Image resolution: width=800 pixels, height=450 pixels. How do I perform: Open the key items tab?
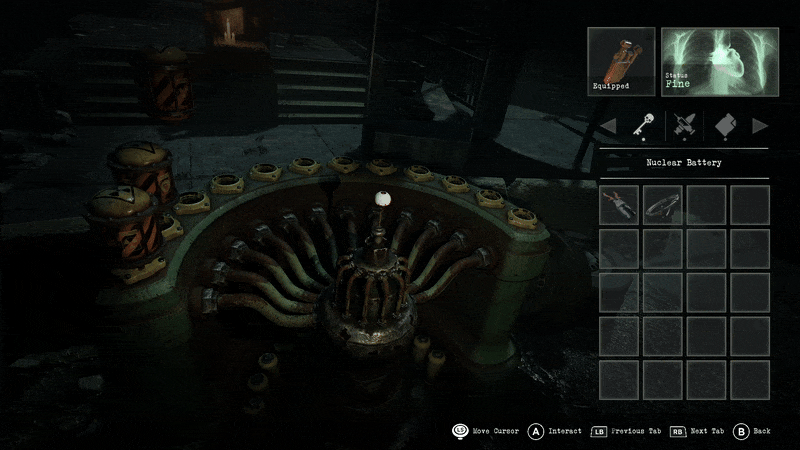641,126
